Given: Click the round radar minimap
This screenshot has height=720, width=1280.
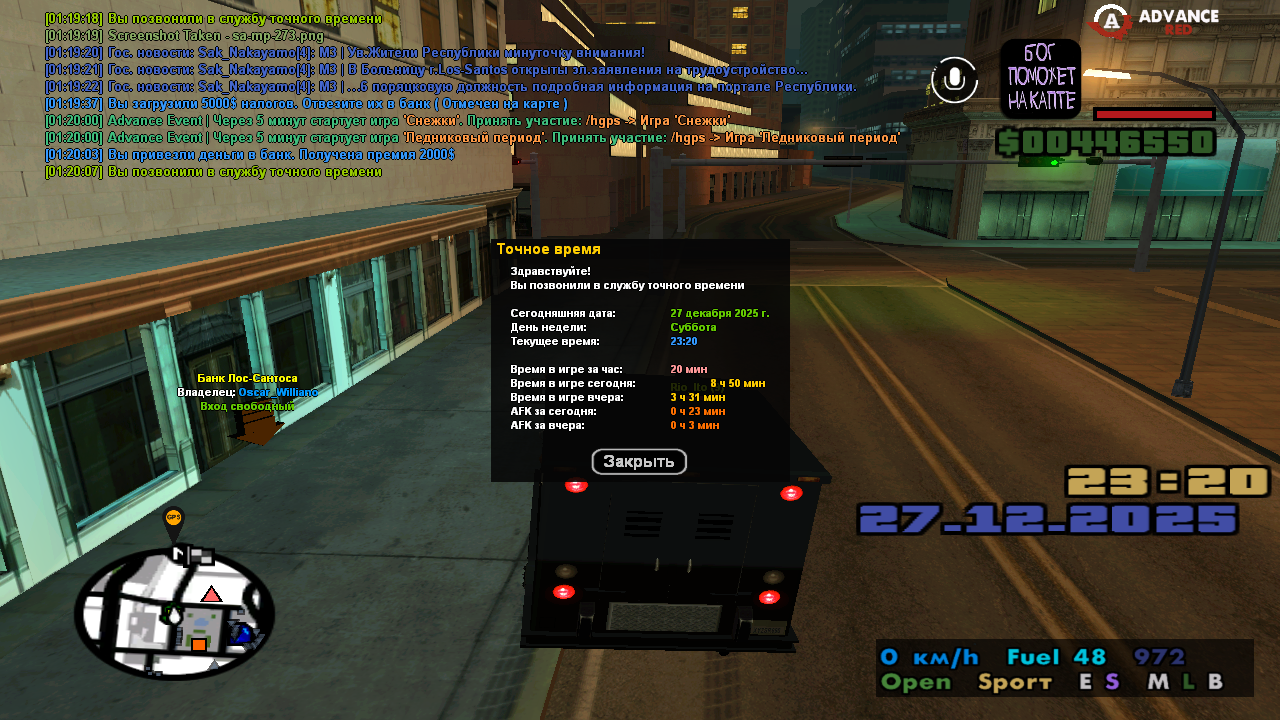Looking at the screenshot, I should click(174, 614).
